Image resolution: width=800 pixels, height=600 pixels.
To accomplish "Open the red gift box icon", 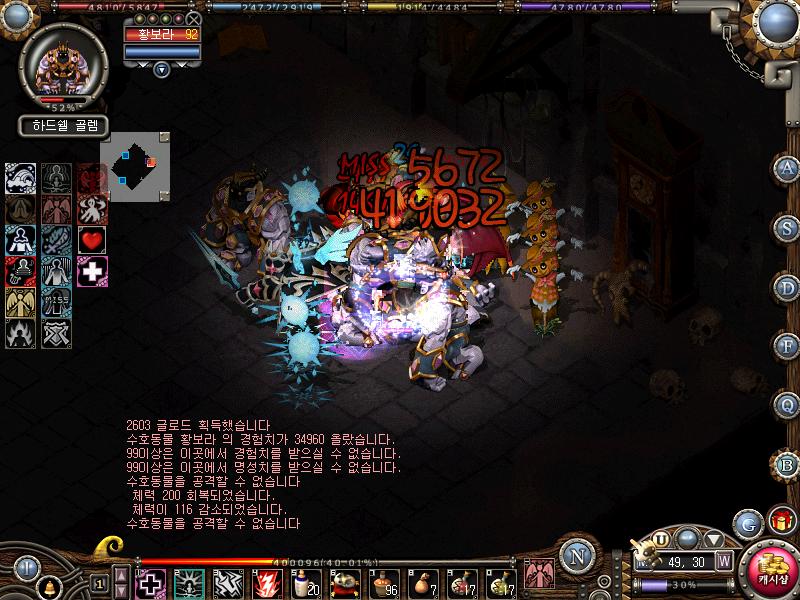I will [x=780, y=521].
